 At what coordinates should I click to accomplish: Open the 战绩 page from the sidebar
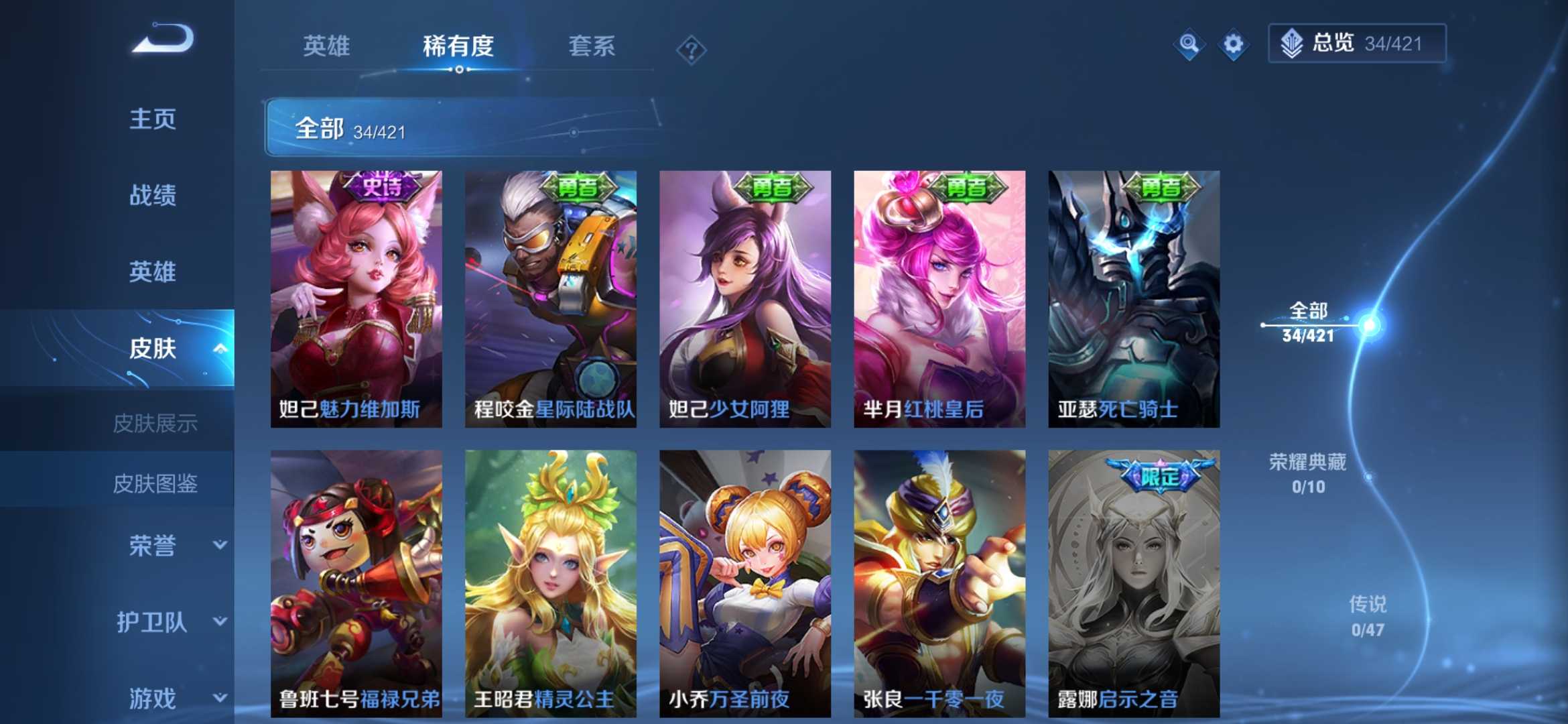click(x=154, y=196)
